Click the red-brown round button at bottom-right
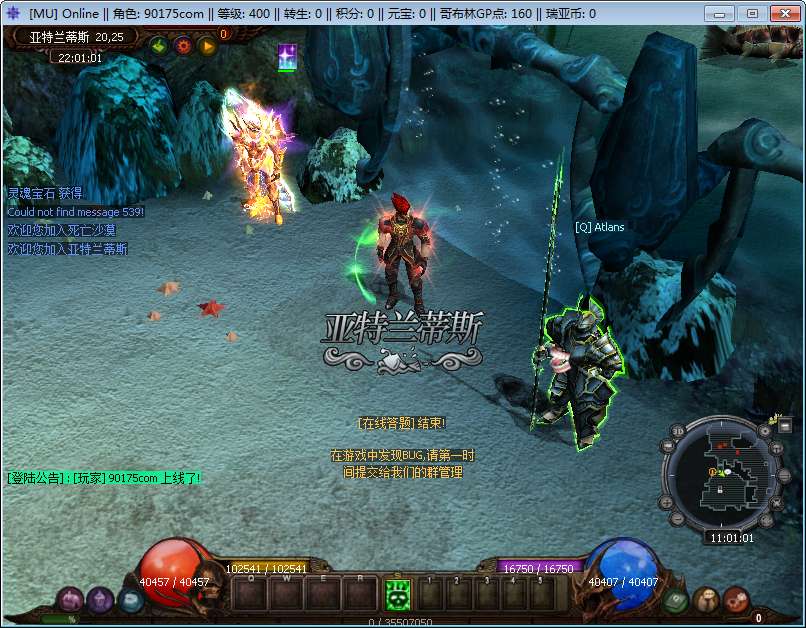 pos(737,600)
